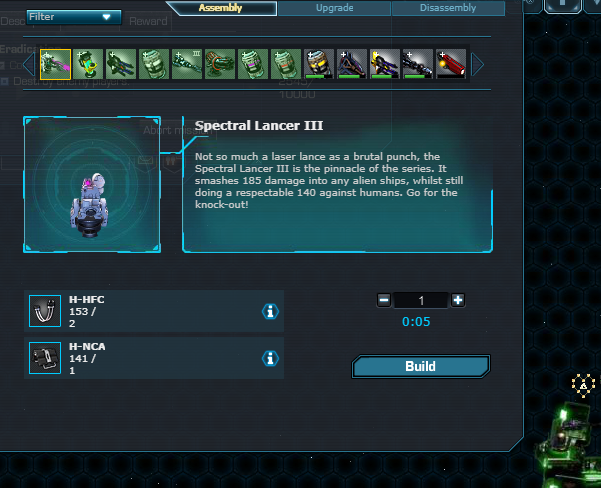Open the Filter dropdown
The height and width of the screenshot is (488, 601).
74,17
